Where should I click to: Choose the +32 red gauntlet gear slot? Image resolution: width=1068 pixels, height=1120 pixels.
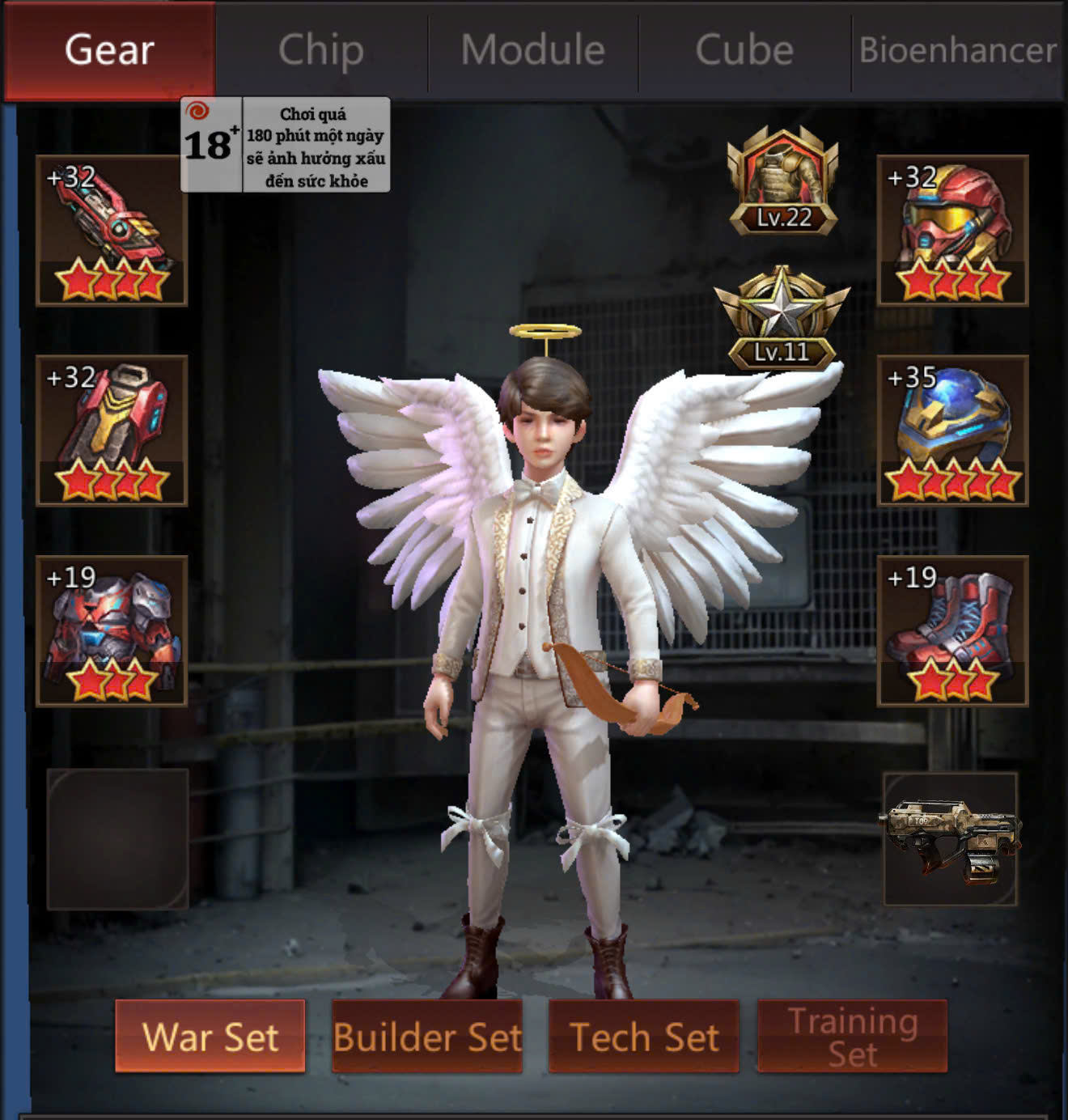112,431
